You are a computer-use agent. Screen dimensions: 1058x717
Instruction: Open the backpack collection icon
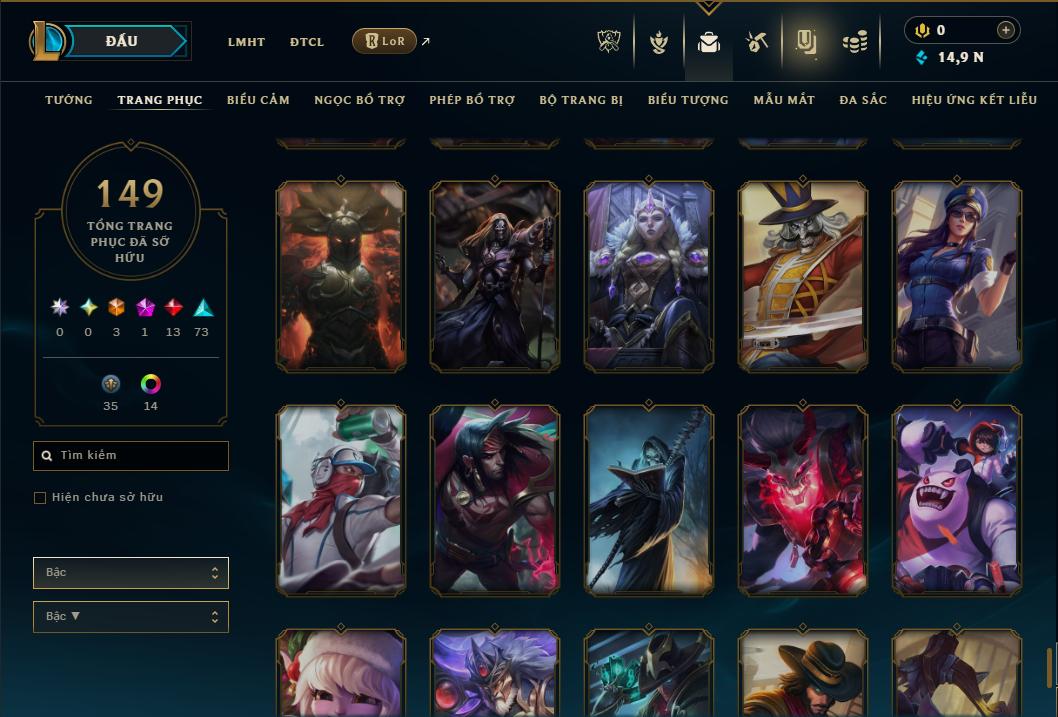(709, 43)
